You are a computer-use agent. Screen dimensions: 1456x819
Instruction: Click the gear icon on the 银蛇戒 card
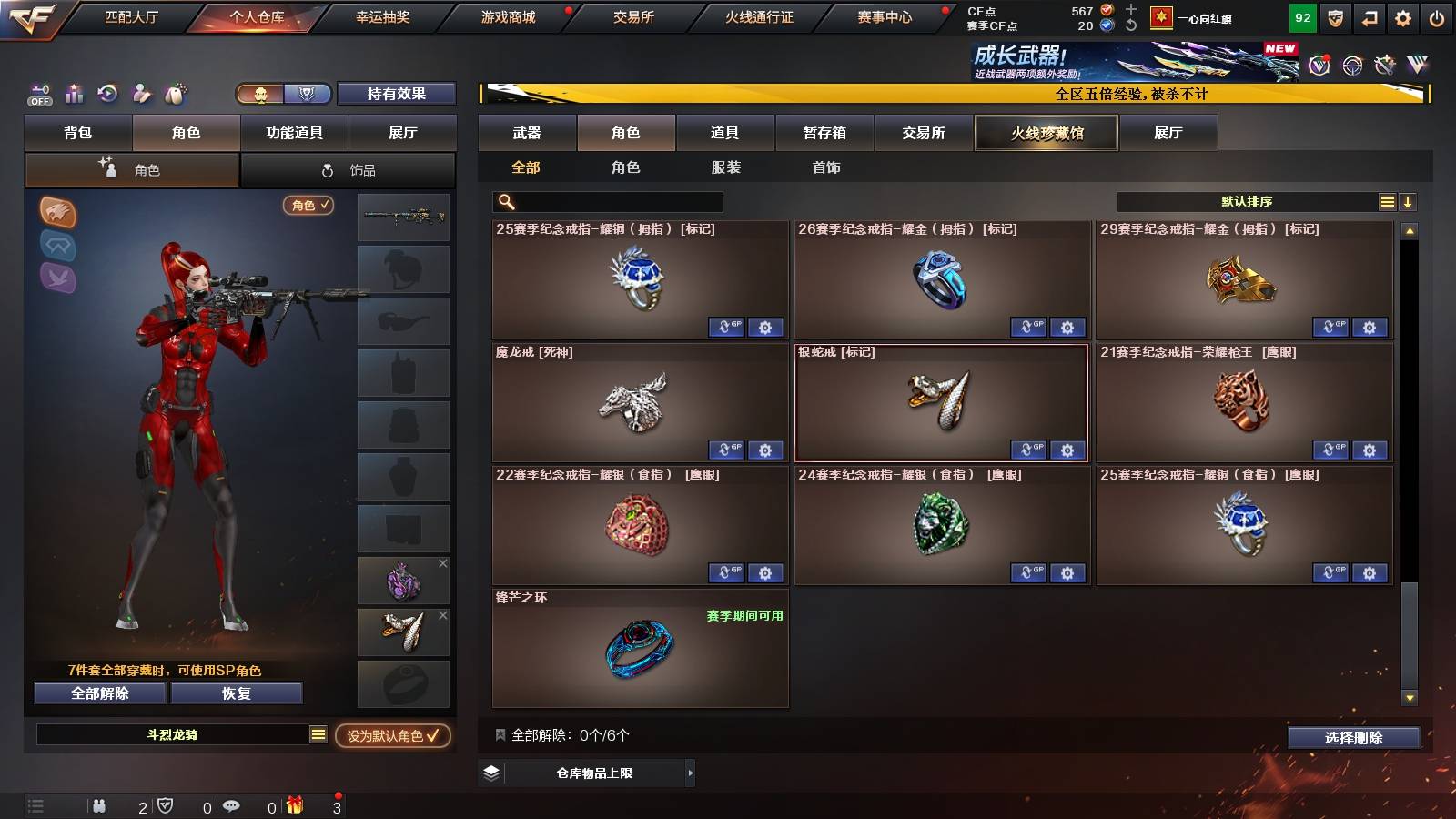tap(1067, 450)
